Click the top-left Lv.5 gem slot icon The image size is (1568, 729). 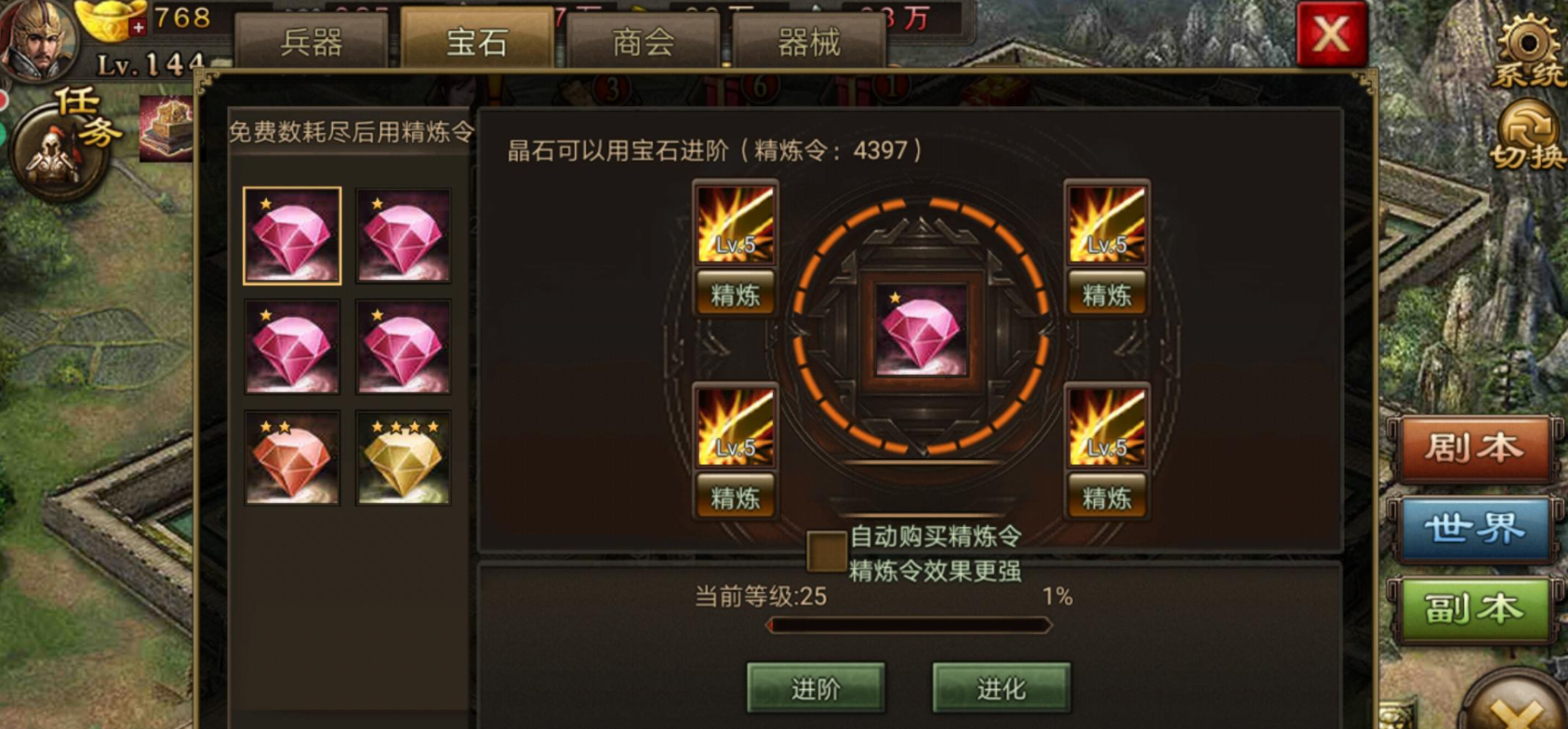coord(734,223)
